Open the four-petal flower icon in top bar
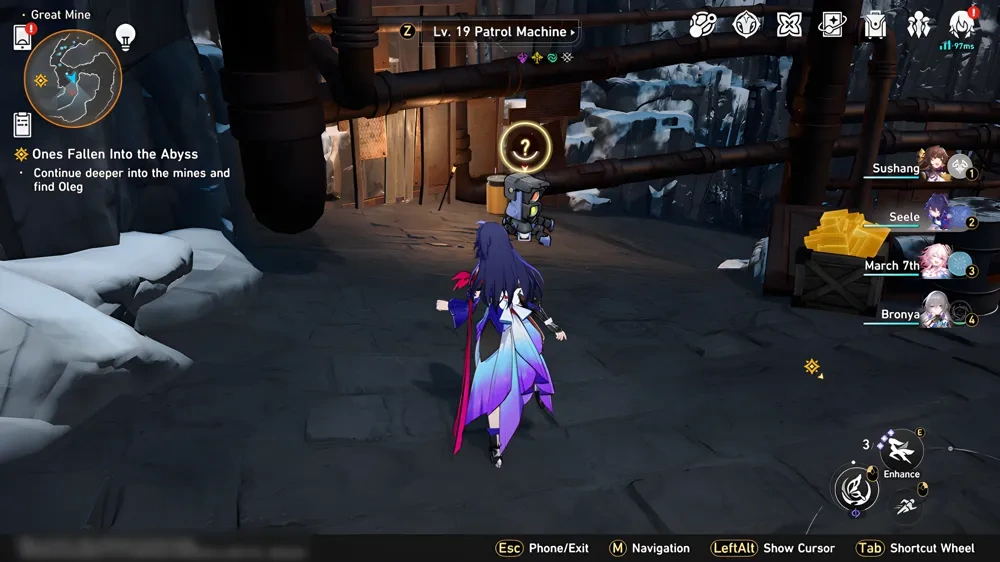 click(x=790, y=25)
